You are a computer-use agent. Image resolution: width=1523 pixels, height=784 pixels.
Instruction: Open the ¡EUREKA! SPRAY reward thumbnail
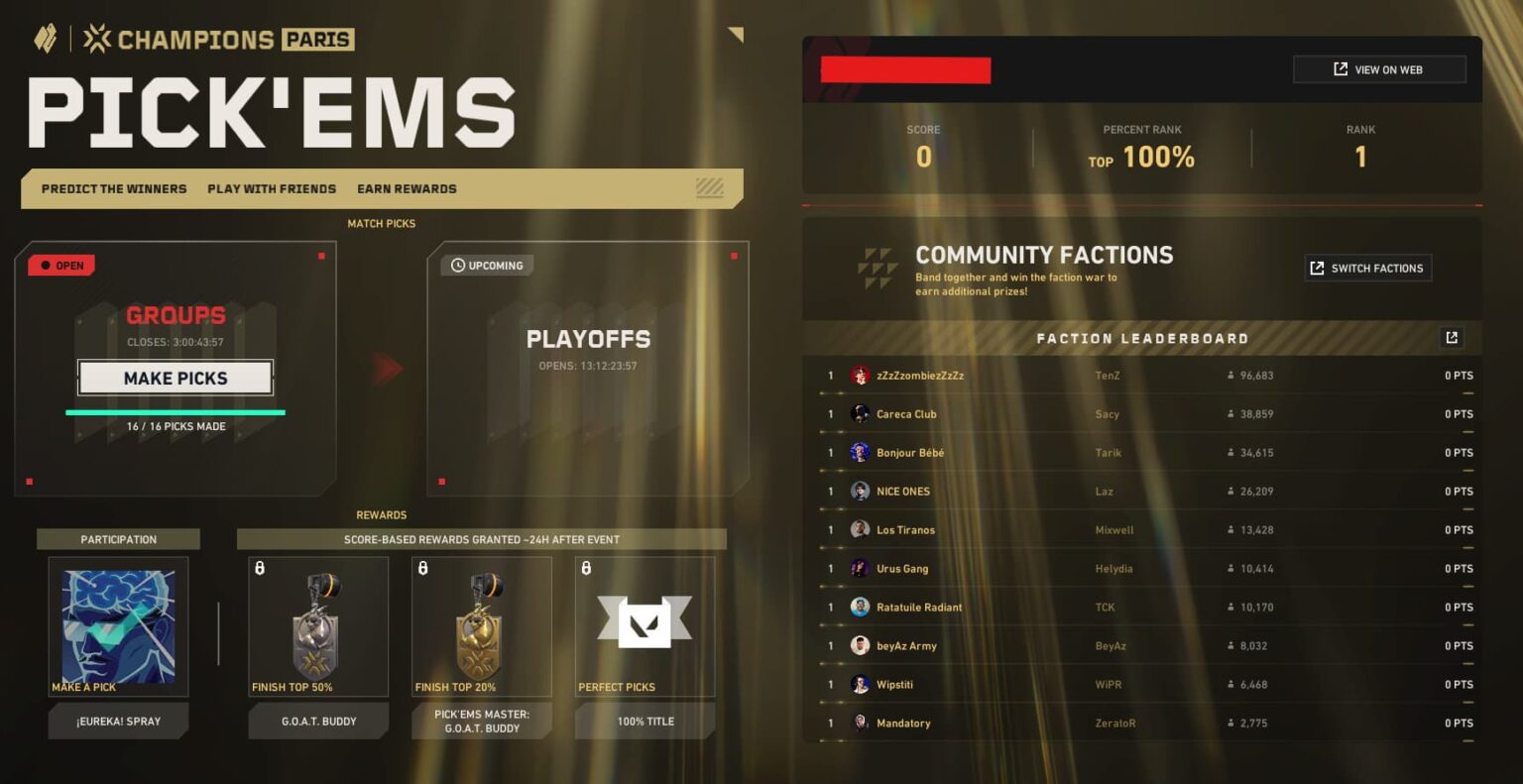tap(118, 624)
